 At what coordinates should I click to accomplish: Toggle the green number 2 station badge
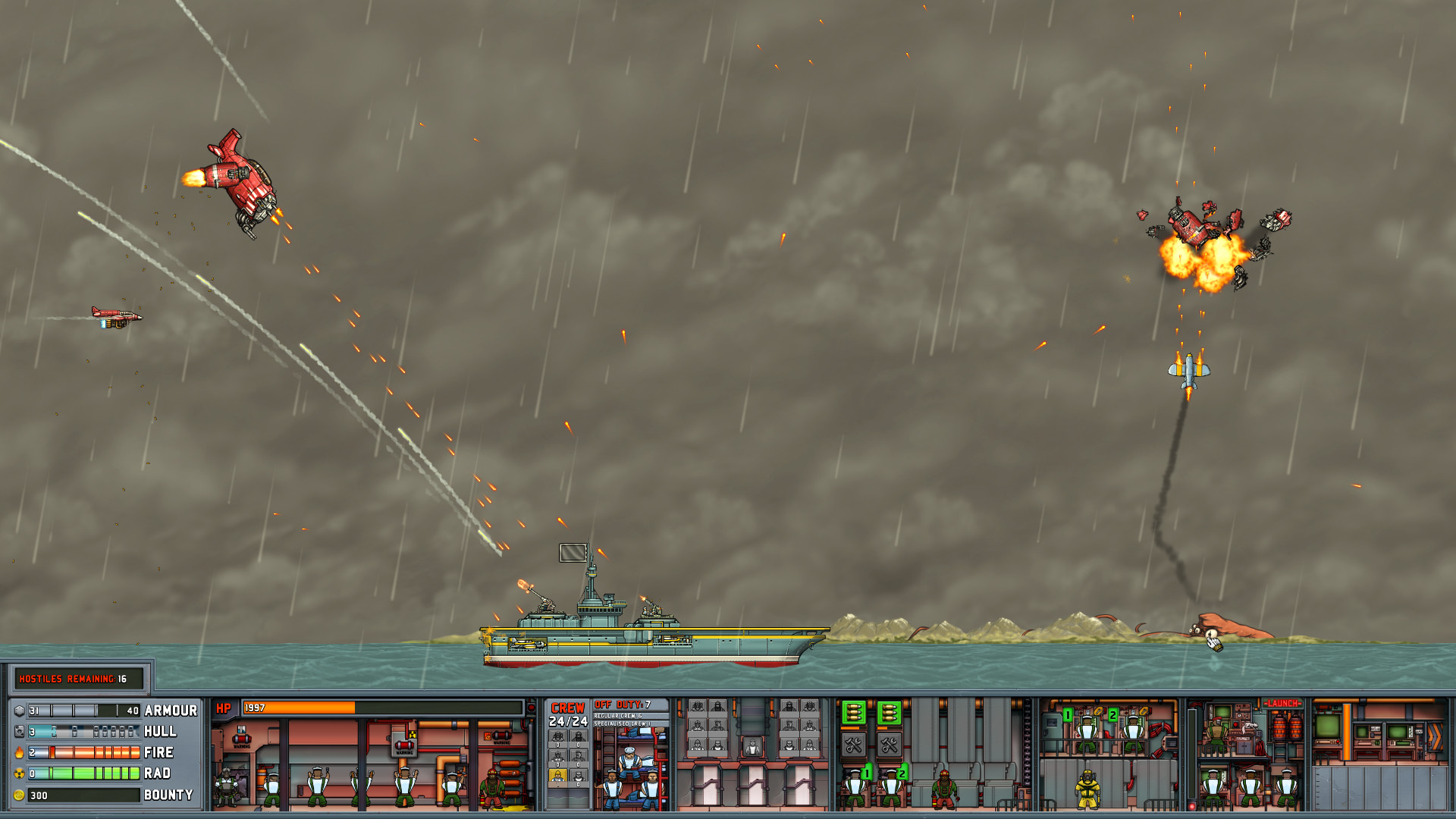pyautogui.click(x=902, y=773)
